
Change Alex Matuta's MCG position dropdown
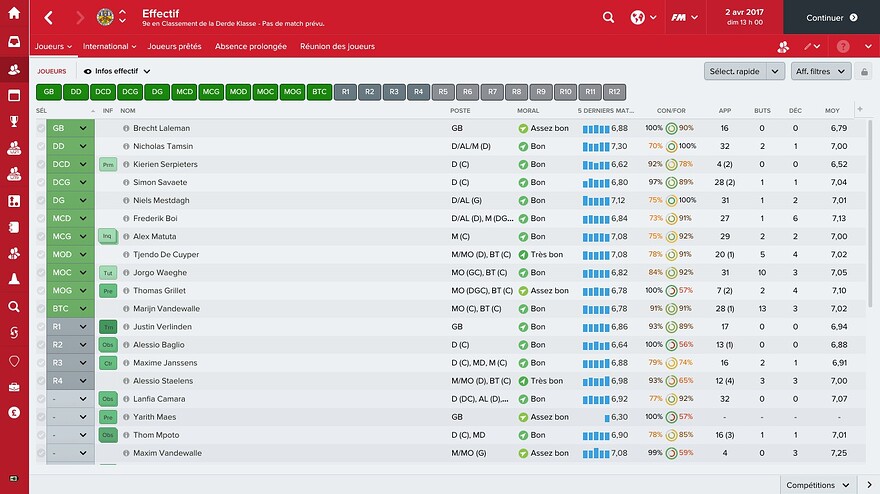[x=83, y=236]
